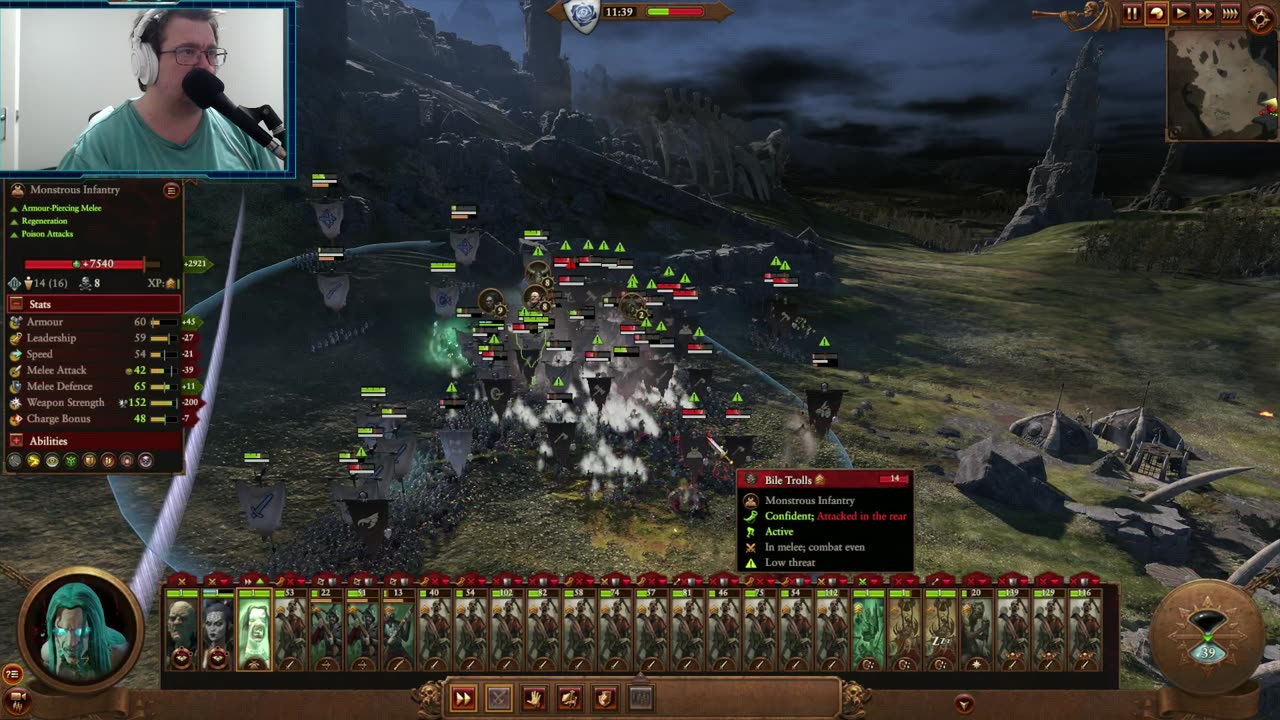Switch to double fast-forward speed
Screen dimensions: 1280x720
coord(1205,13)
